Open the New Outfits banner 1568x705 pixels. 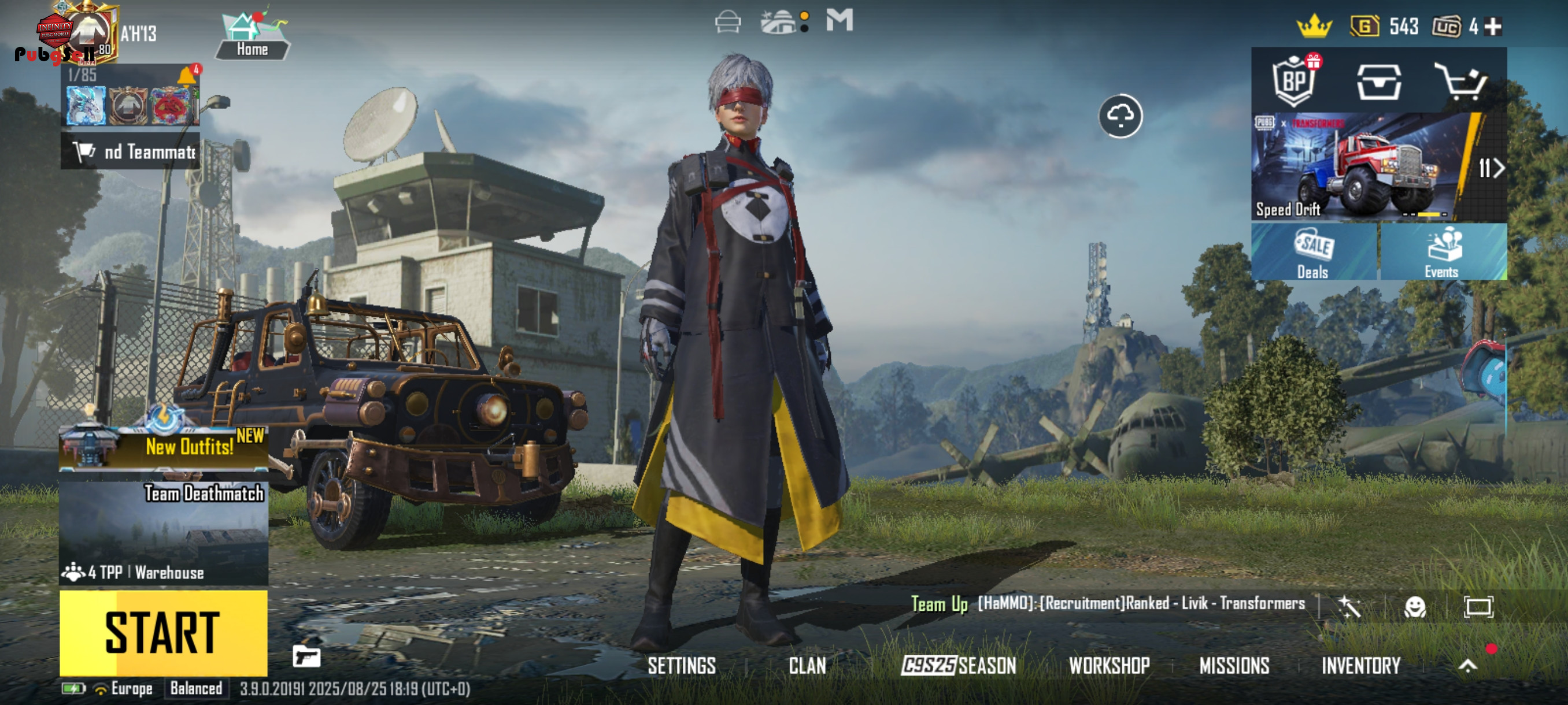[x=163, y=447]
